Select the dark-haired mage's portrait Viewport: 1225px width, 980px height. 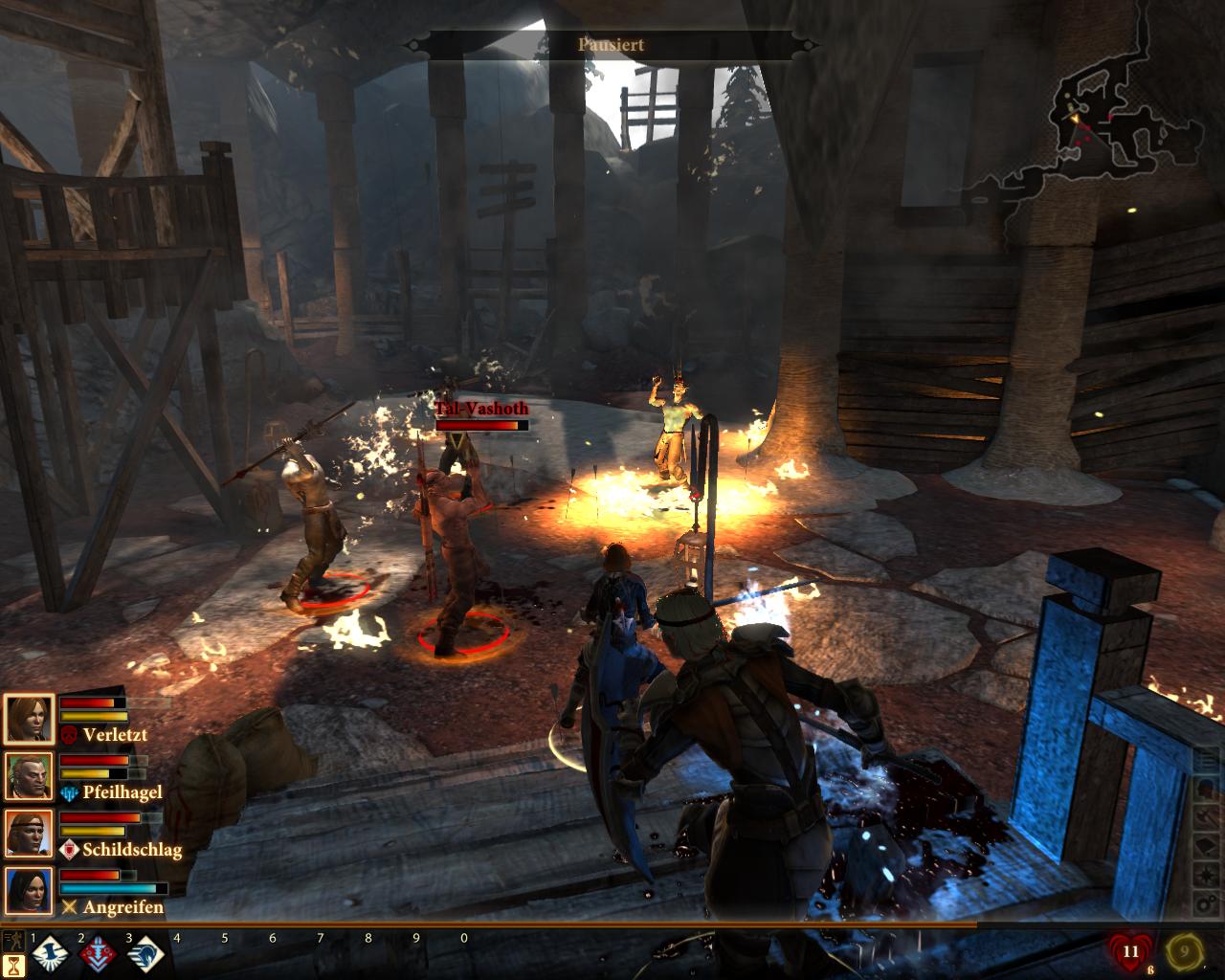pyautogui.click(x=29, y=891)
